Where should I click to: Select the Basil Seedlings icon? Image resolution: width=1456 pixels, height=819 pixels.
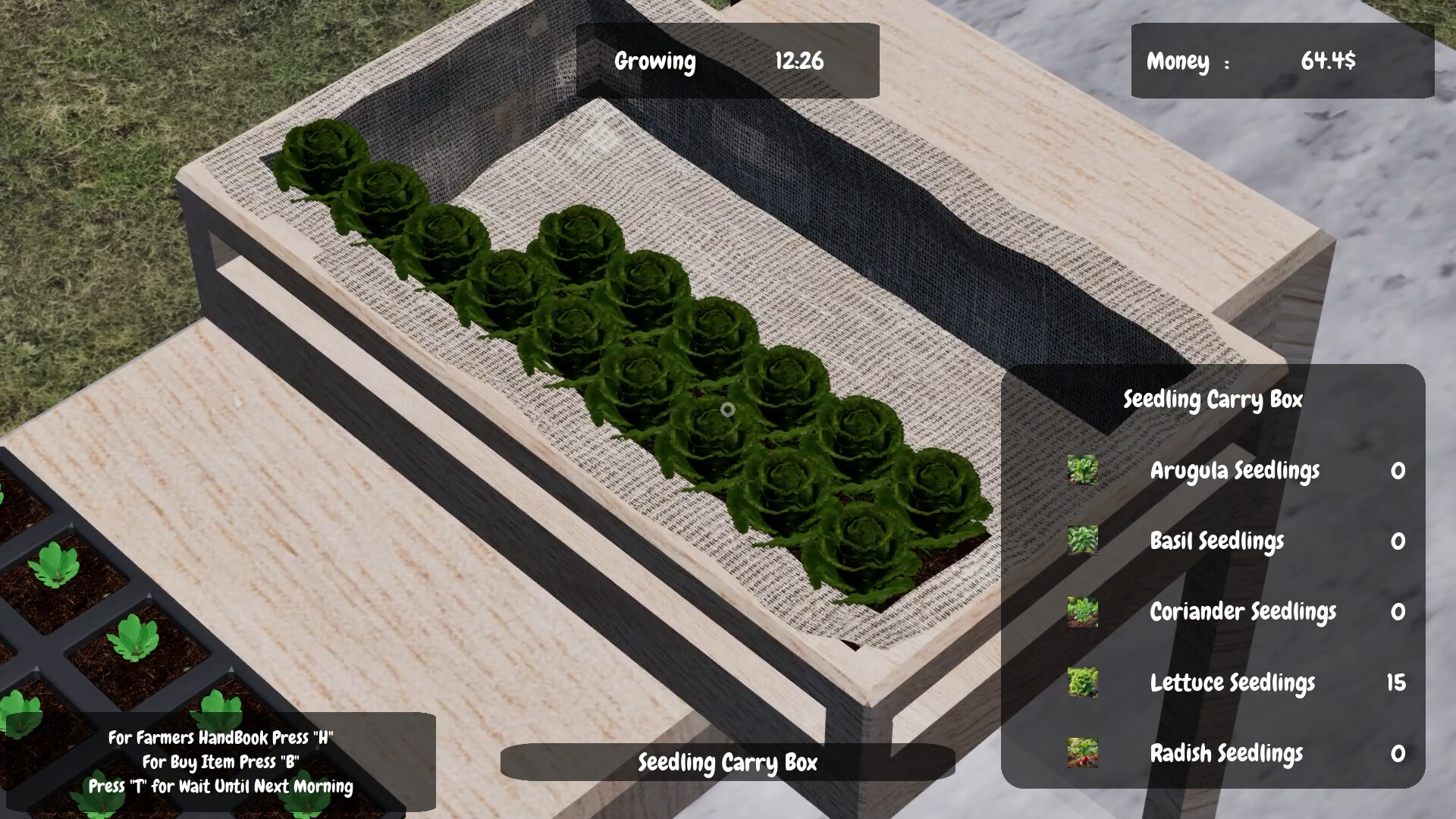coord(1083,541)
